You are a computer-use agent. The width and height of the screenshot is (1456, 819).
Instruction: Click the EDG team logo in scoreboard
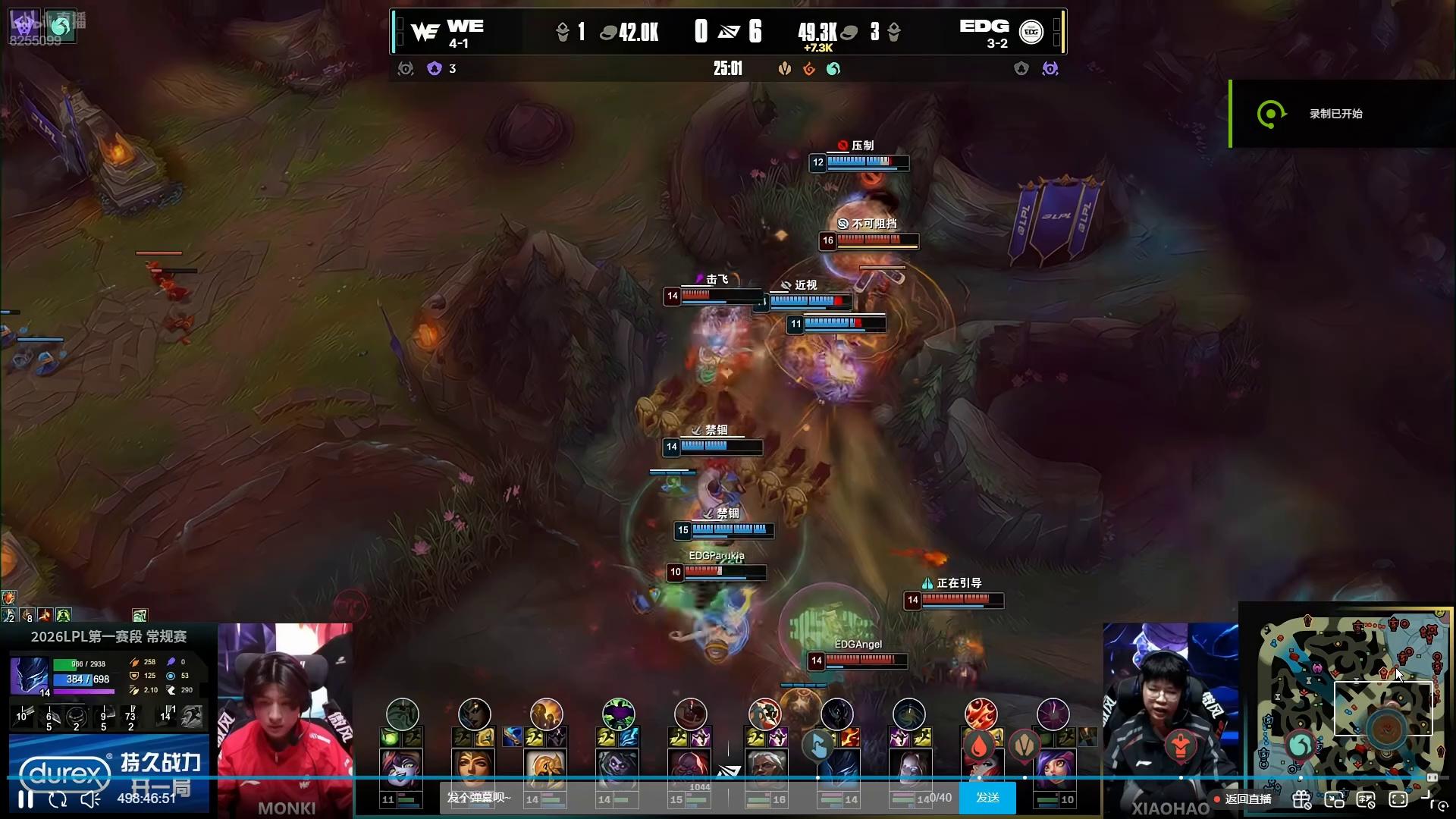[1031, 32]
